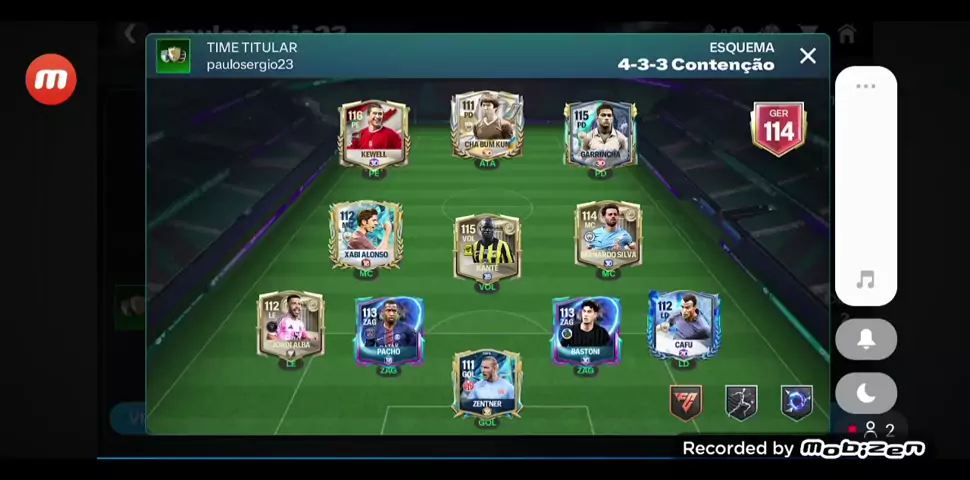
Task: Open the running player silhouette icon
Action: tap(741, 402)
